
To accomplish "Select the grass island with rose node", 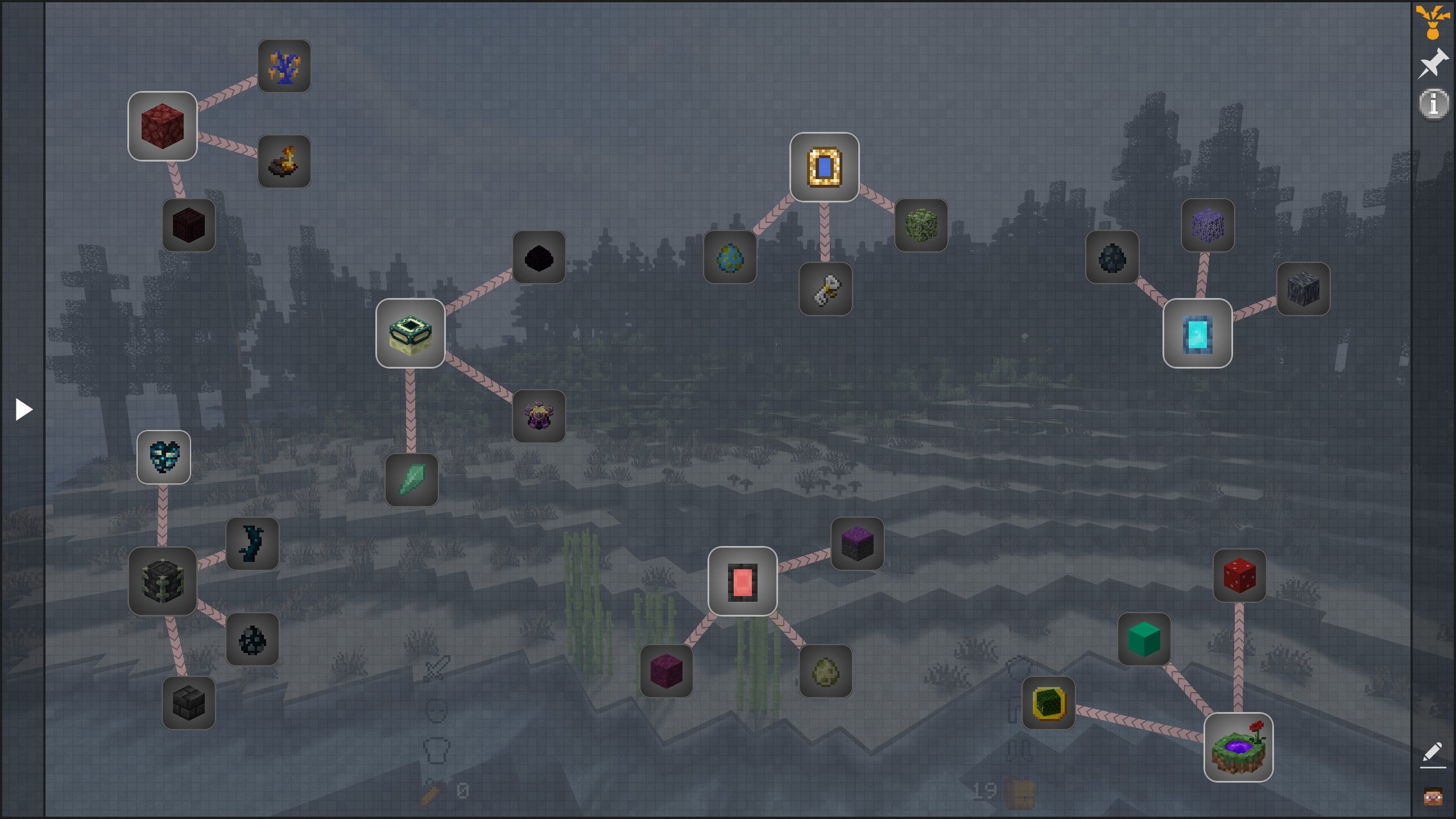I will [x=1238, y=747].
